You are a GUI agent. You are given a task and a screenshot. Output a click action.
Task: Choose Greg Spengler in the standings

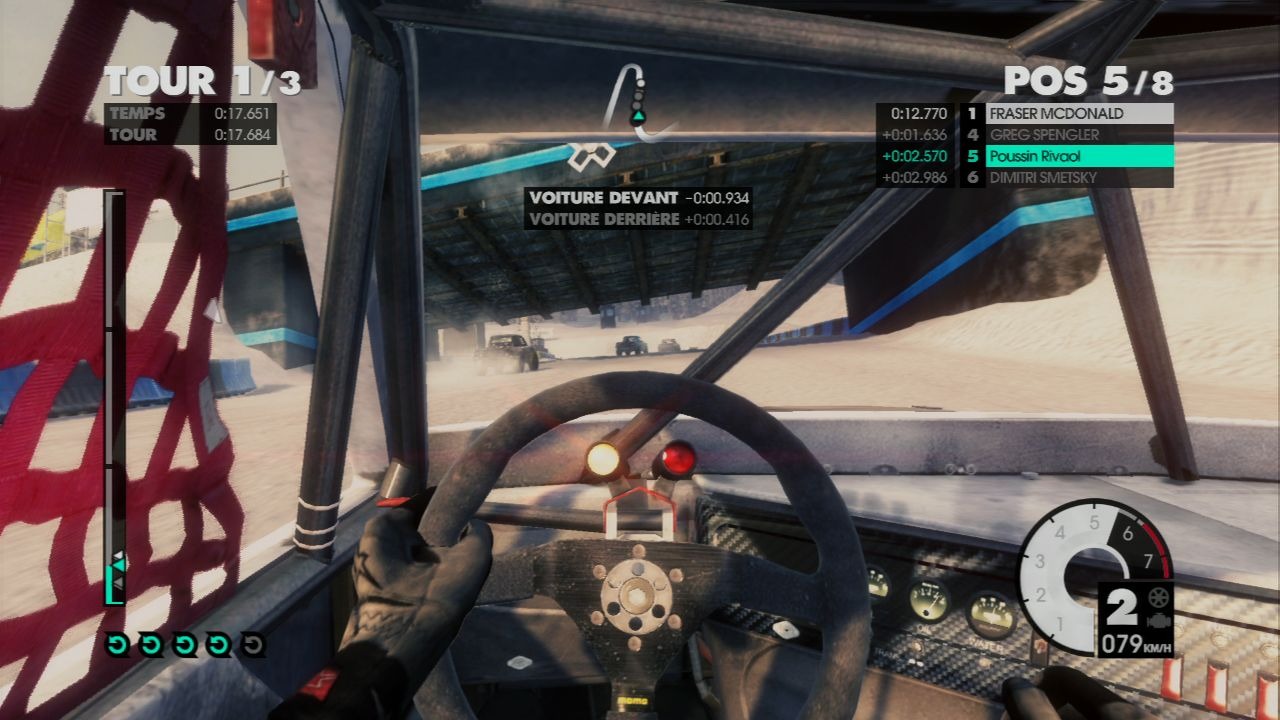click(1079, 135)
